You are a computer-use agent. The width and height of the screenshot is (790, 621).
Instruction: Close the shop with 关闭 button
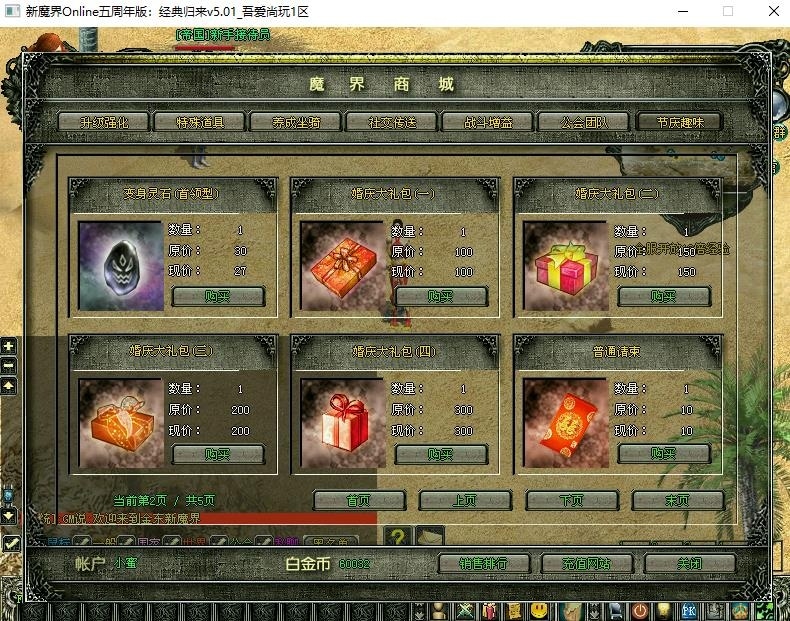point(690,564)
